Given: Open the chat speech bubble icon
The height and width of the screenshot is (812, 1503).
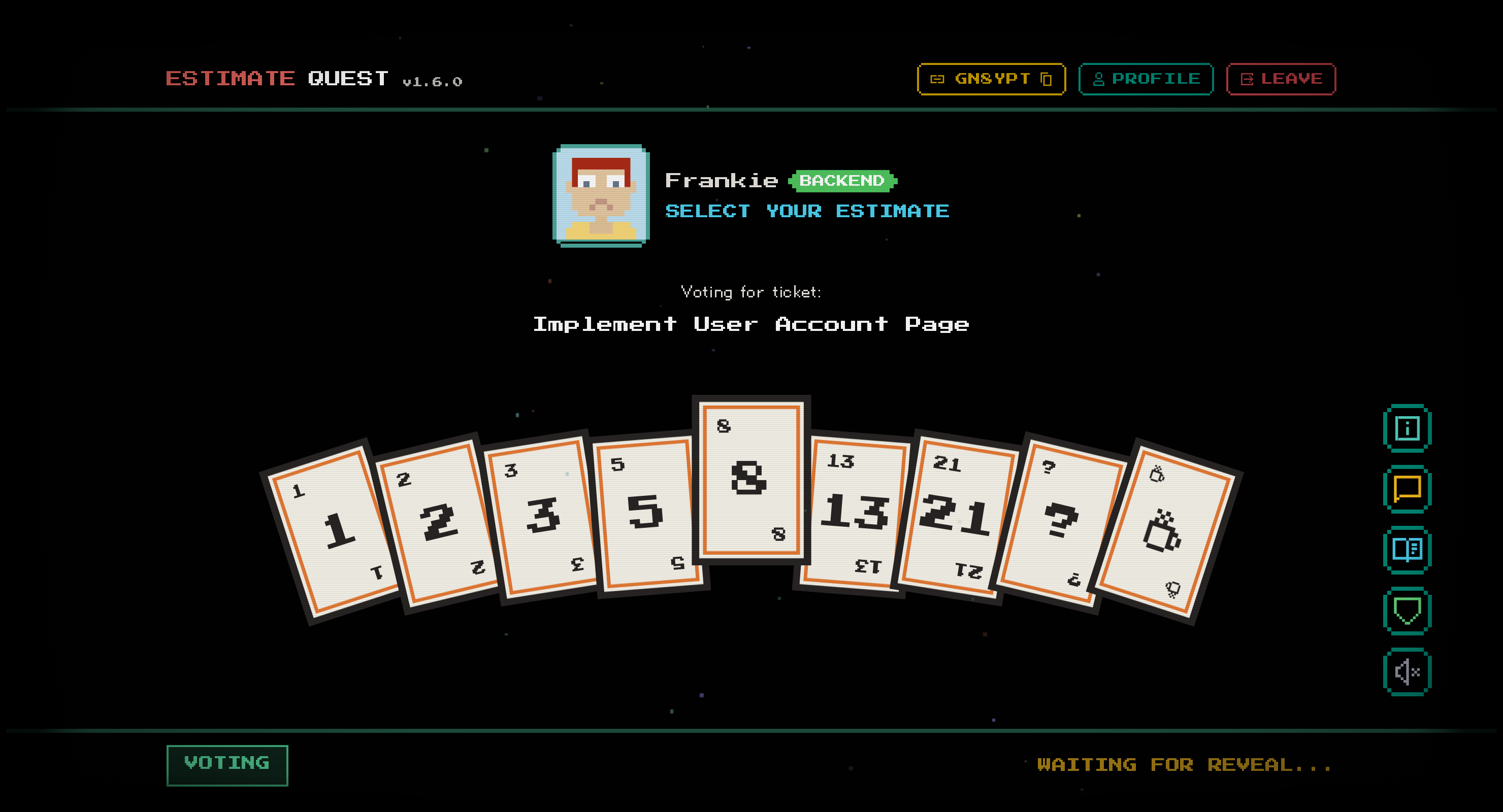Looking at the screenshot, I should [x=1407, y=489].
